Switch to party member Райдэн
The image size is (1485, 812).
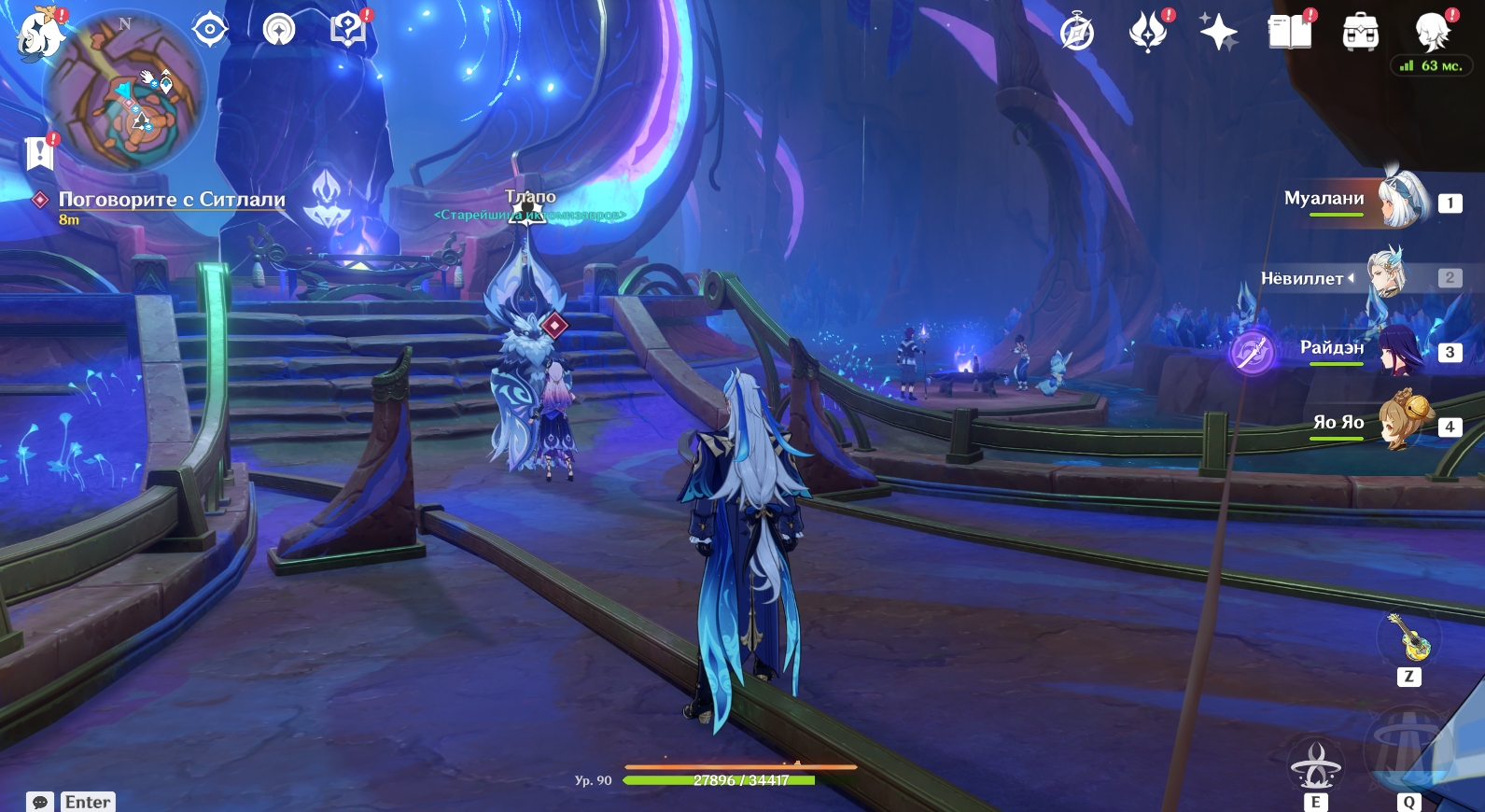1400,350
